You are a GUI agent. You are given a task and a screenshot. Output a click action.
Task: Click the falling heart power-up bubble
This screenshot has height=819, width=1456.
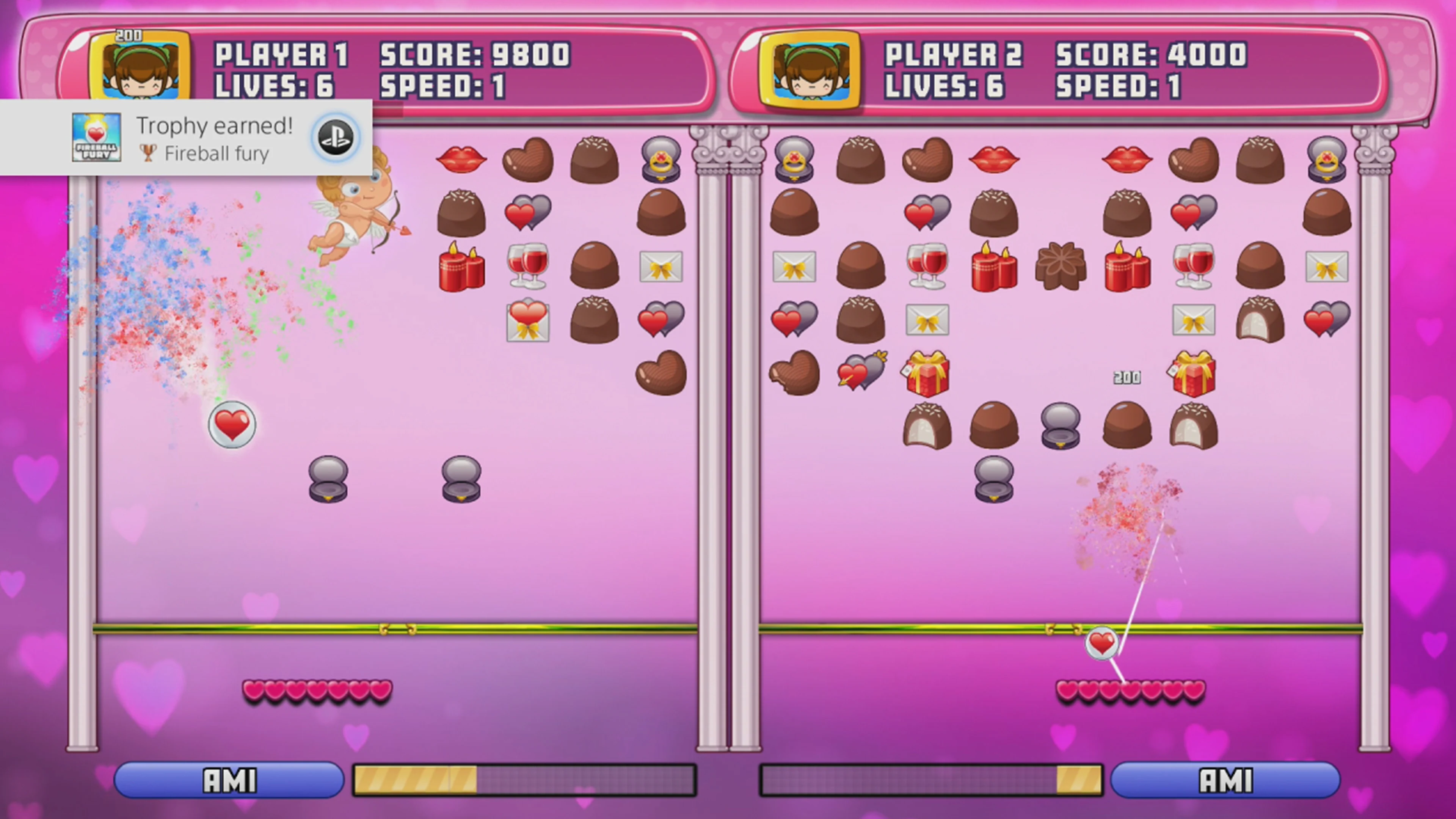coord(232,425)
